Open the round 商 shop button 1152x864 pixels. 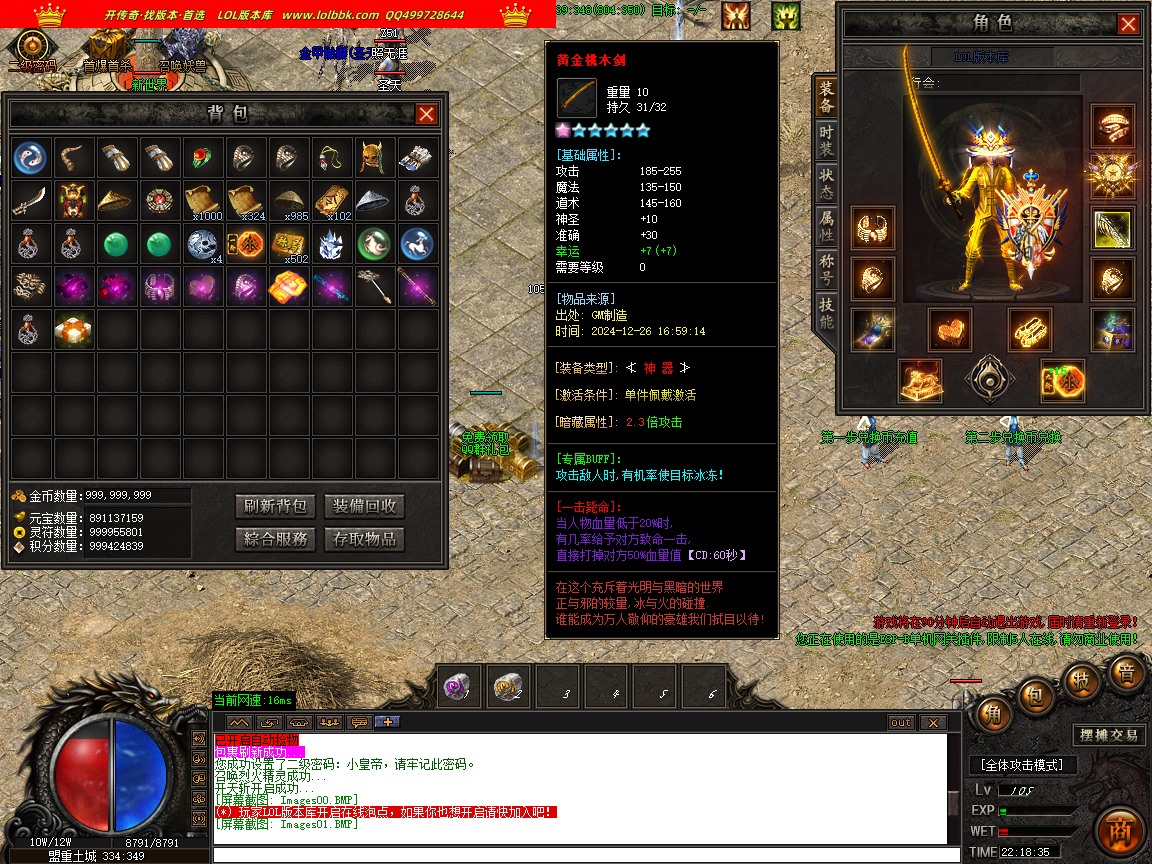point(1119,831)
